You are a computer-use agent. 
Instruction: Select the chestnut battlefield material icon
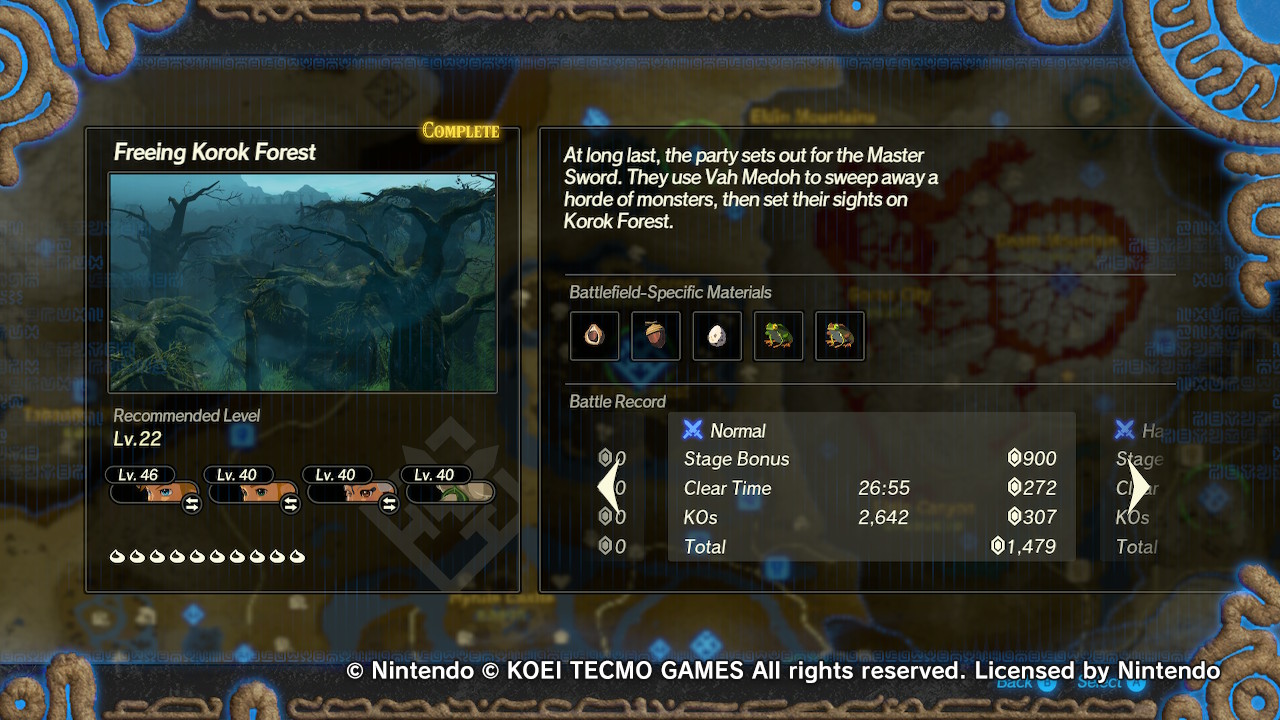click(x=594, y=335)
